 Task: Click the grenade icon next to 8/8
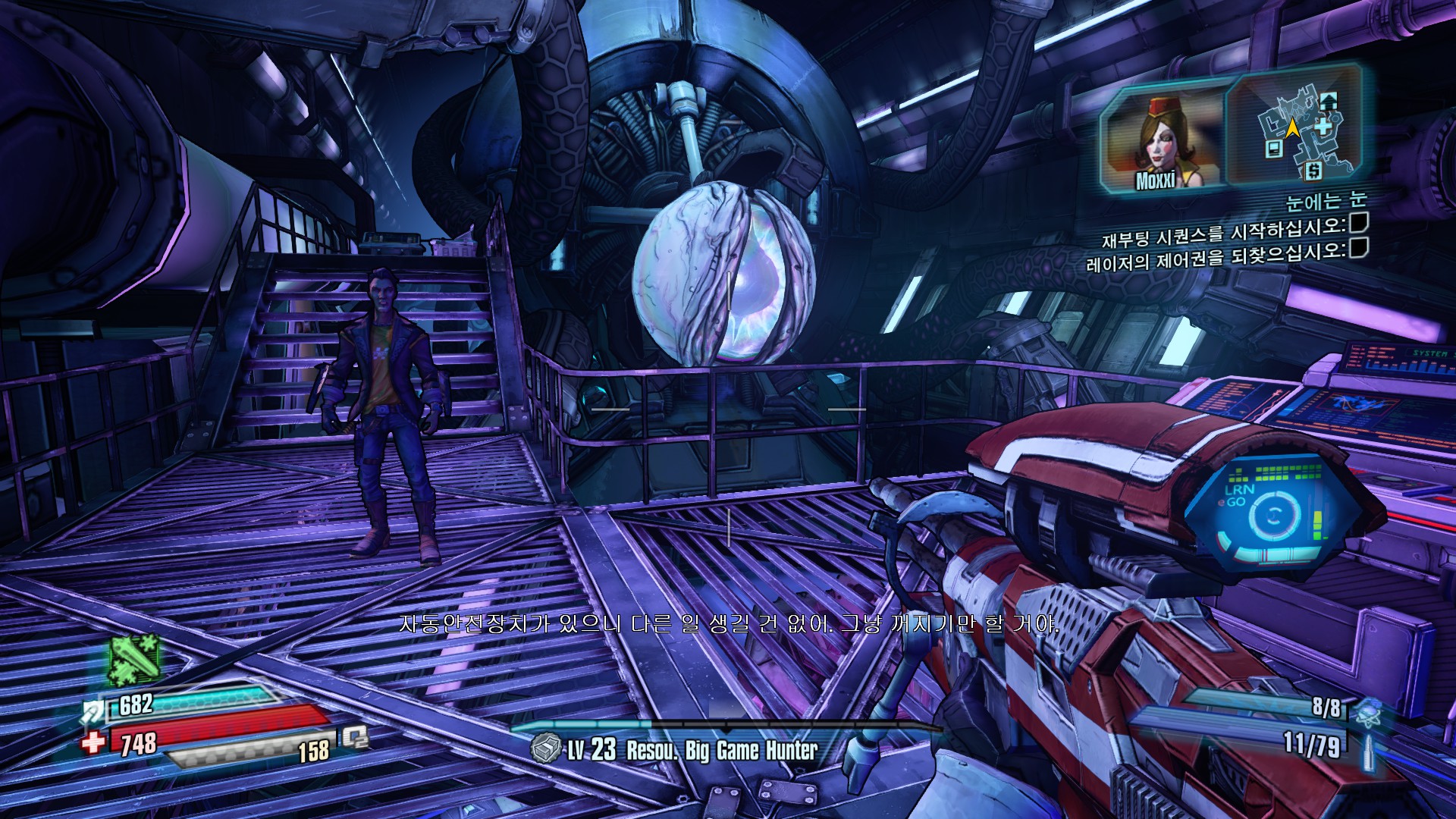click(1367, 711)
